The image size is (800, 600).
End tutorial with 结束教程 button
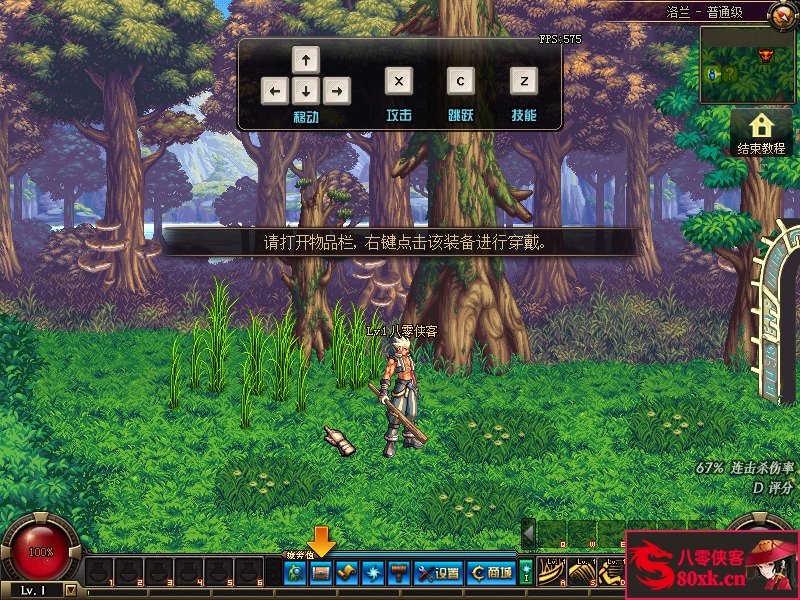pyautogui.click(x=762, y=133)
